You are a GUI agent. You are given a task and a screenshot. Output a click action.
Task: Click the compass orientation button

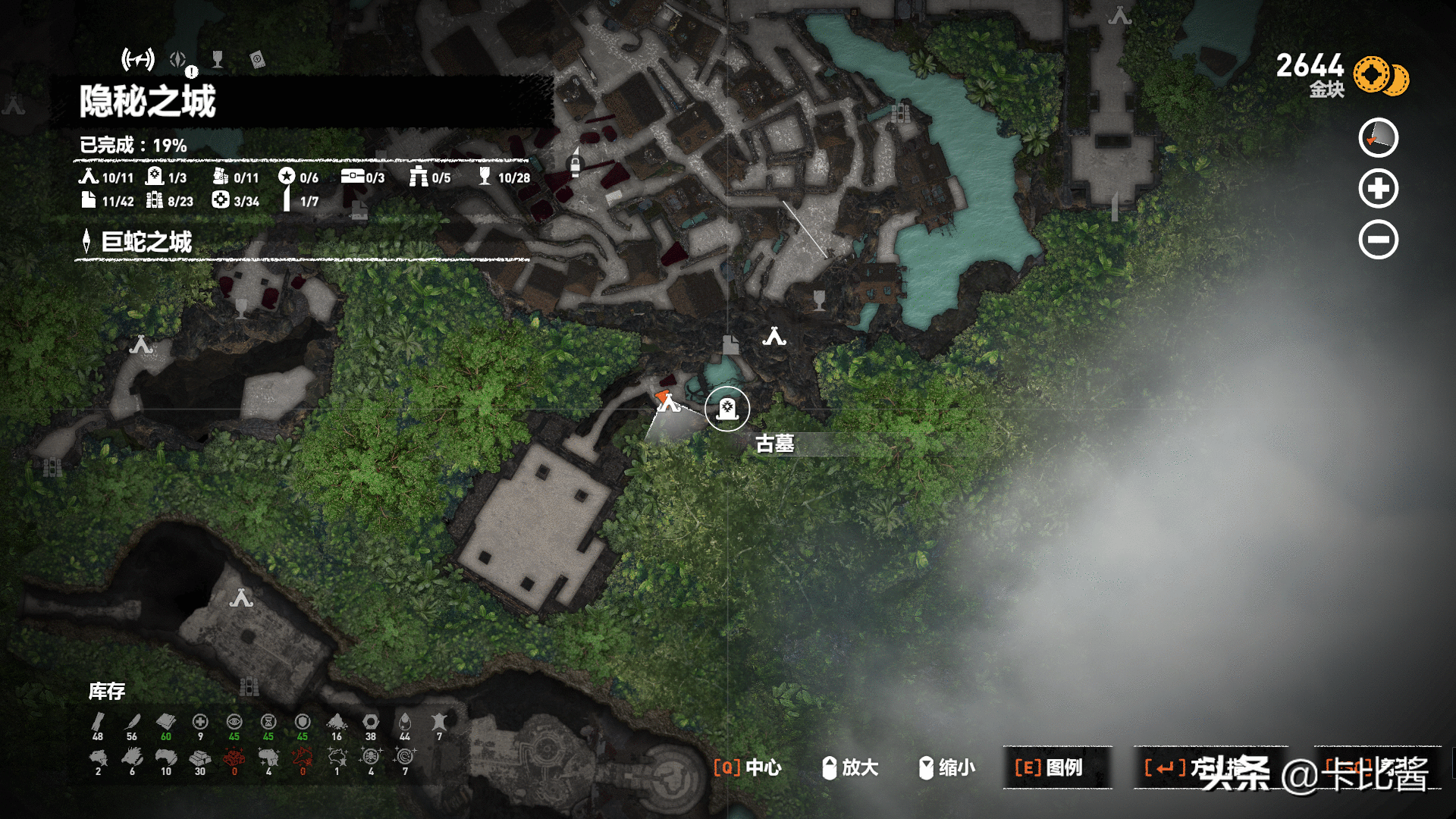(x=1378, y=138)
